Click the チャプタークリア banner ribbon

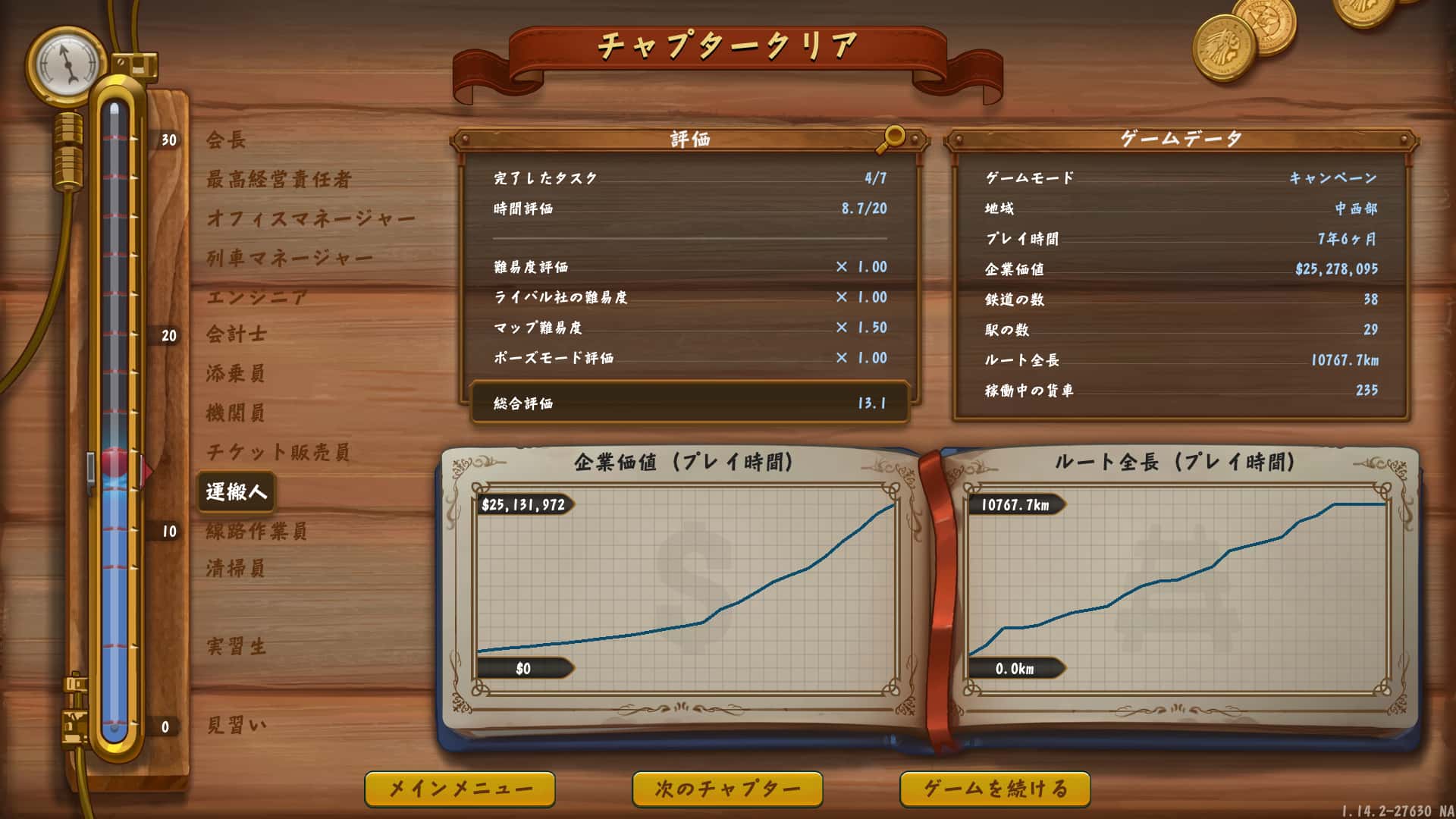pos(728,47)
